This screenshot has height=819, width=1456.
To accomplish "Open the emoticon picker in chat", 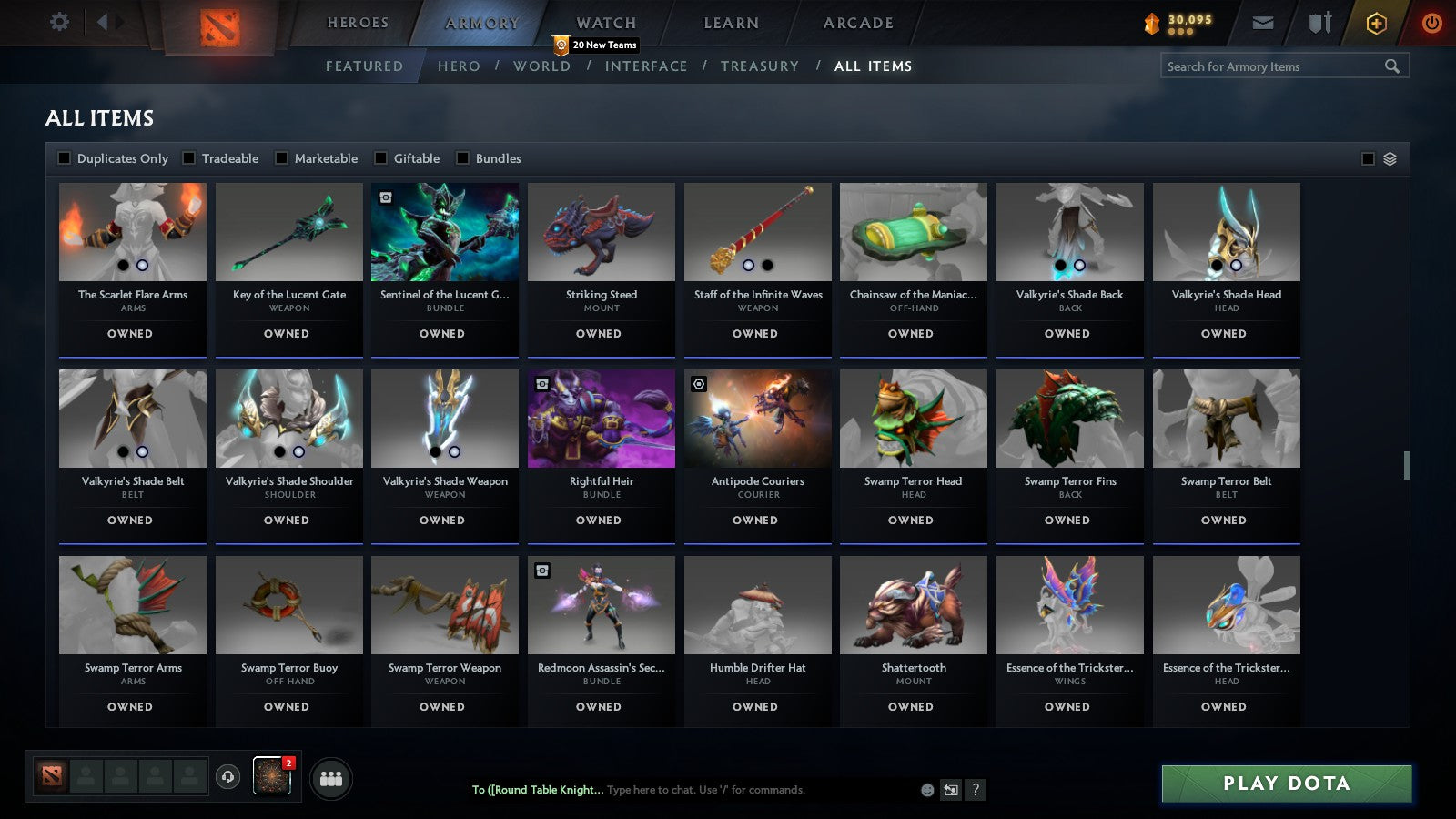I will click(925, 791).
